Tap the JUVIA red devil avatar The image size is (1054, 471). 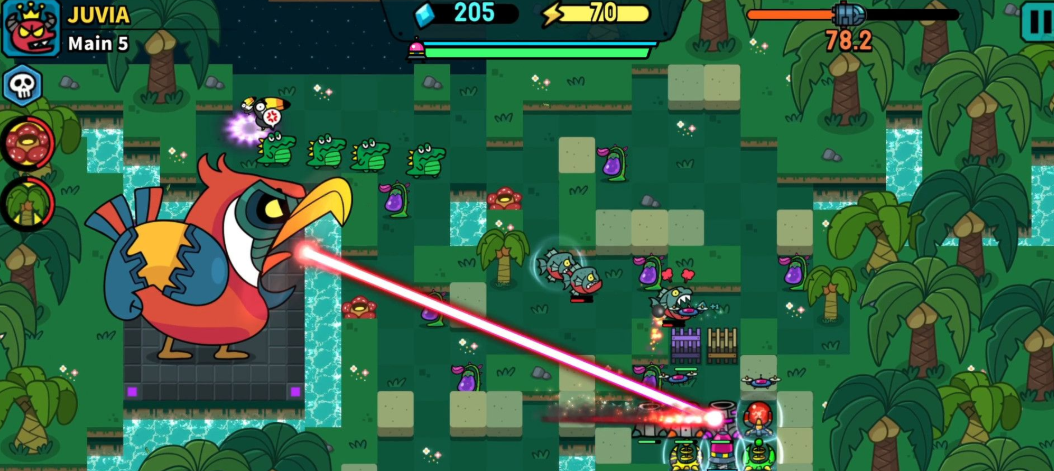click(30, 29)
